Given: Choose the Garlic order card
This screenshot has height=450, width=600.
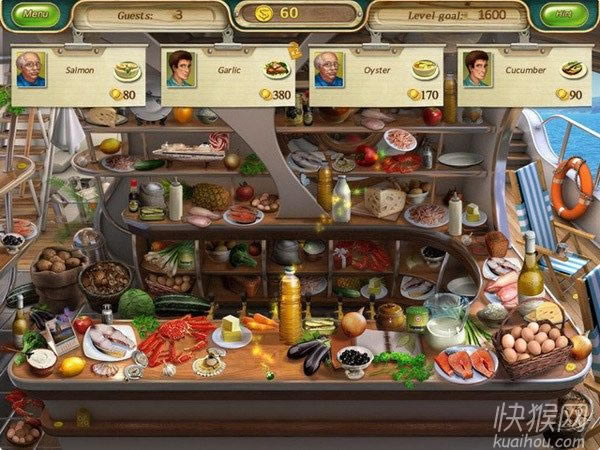Looking at the screenshot, I should coord(227,74).
